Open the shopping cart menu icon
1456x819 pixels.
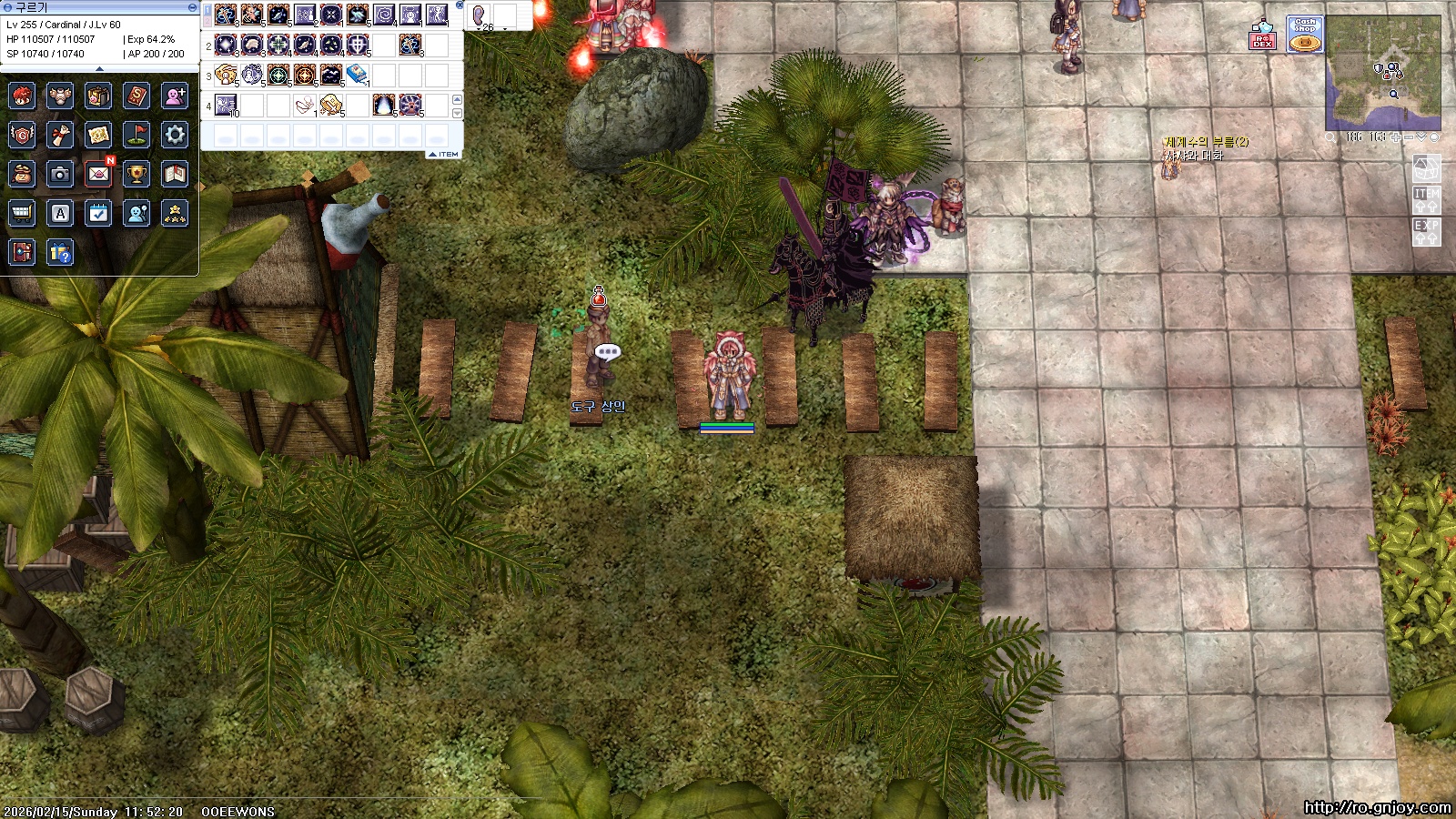22,213
